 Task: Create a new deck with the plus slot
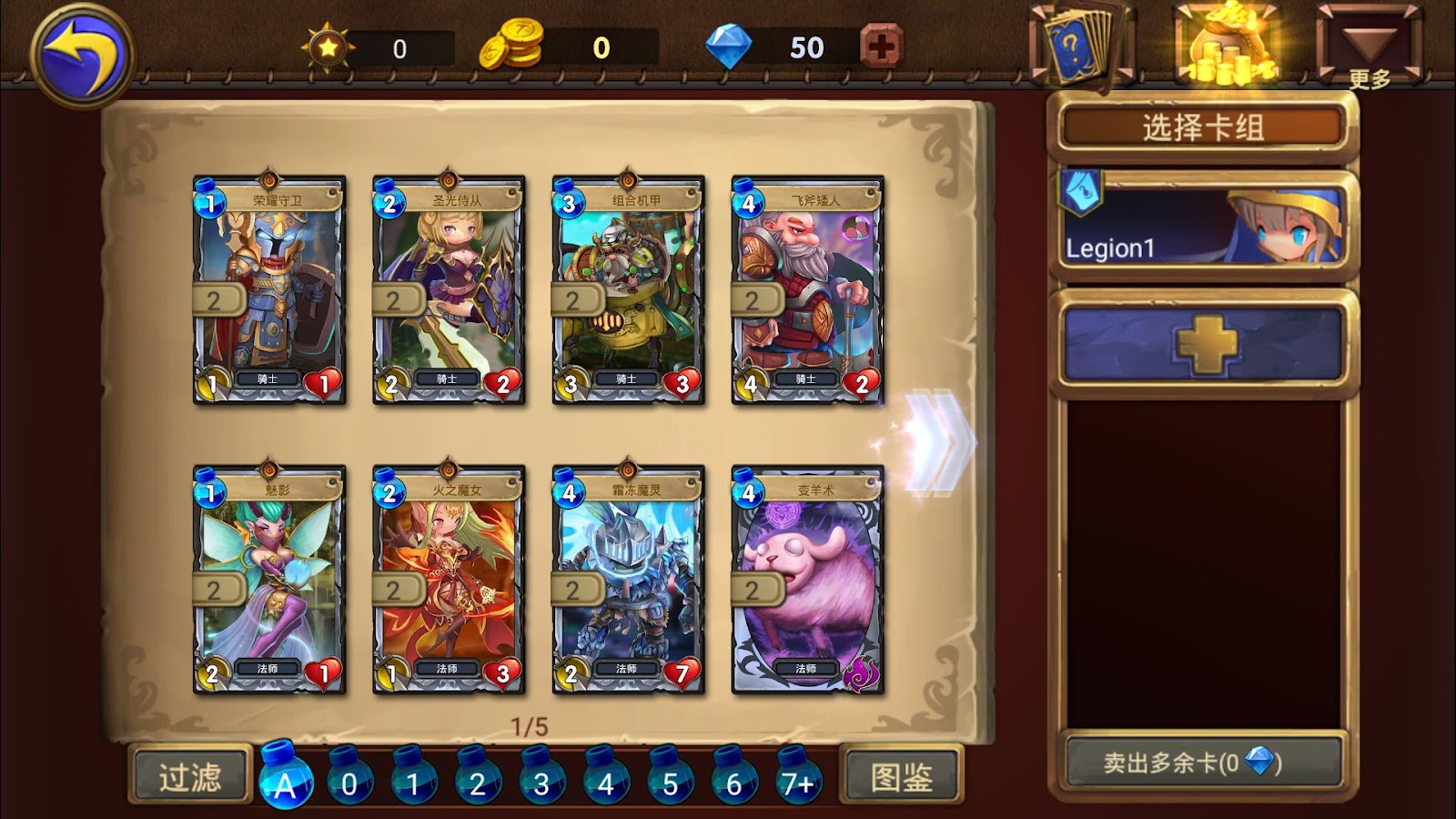click(x=1203, y=344)
